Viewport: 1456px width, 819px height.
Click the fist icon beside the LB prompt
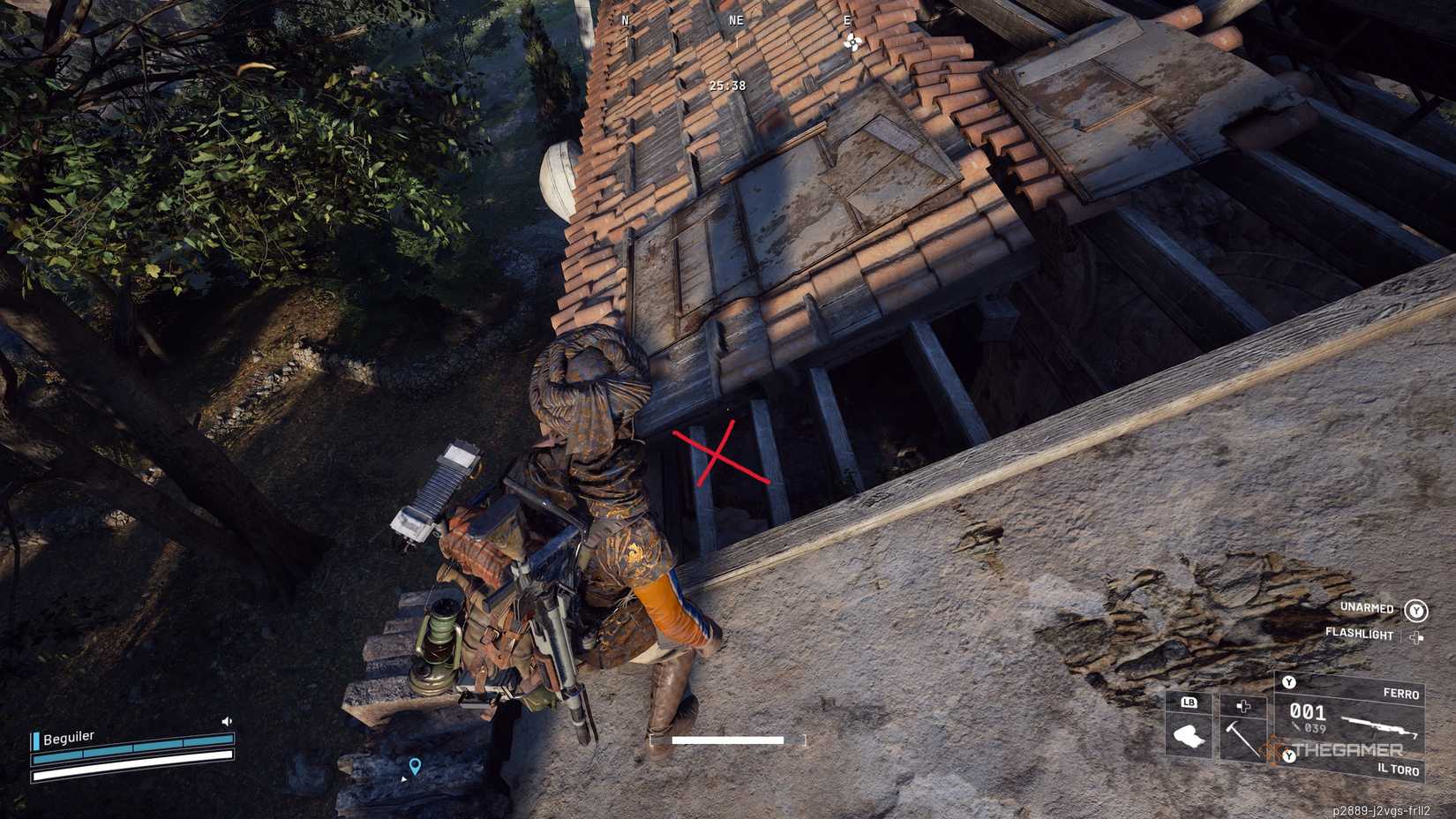click(1188, 734)
